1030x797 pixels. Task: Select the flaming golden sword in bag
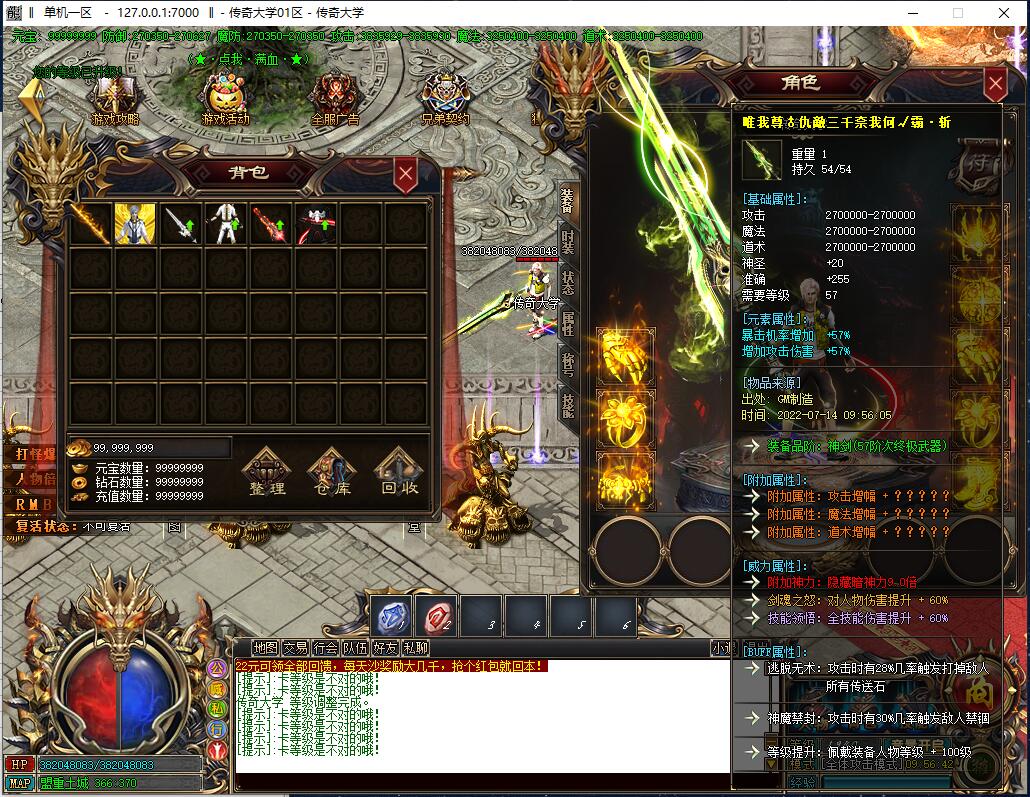coord(91,224)
